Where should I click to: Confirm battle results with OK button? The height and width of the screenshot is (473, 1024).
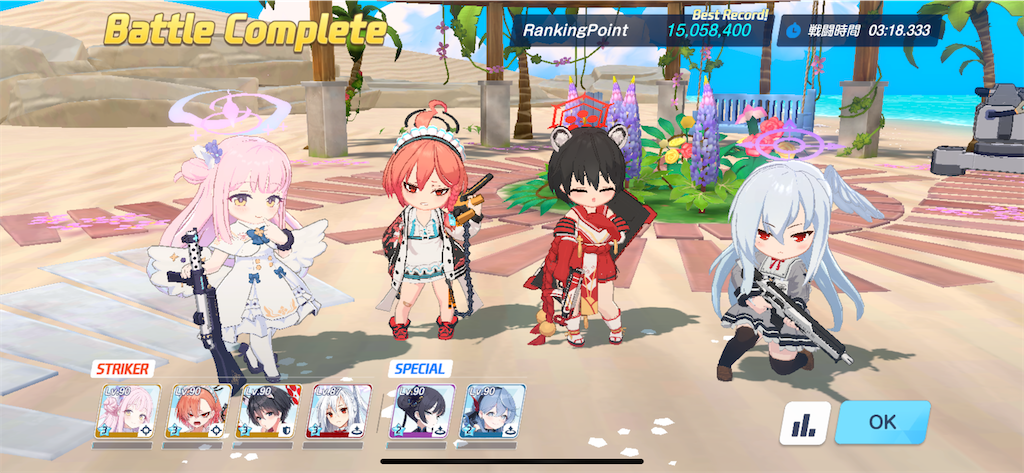pyautogui.click(x=882, y=422)
